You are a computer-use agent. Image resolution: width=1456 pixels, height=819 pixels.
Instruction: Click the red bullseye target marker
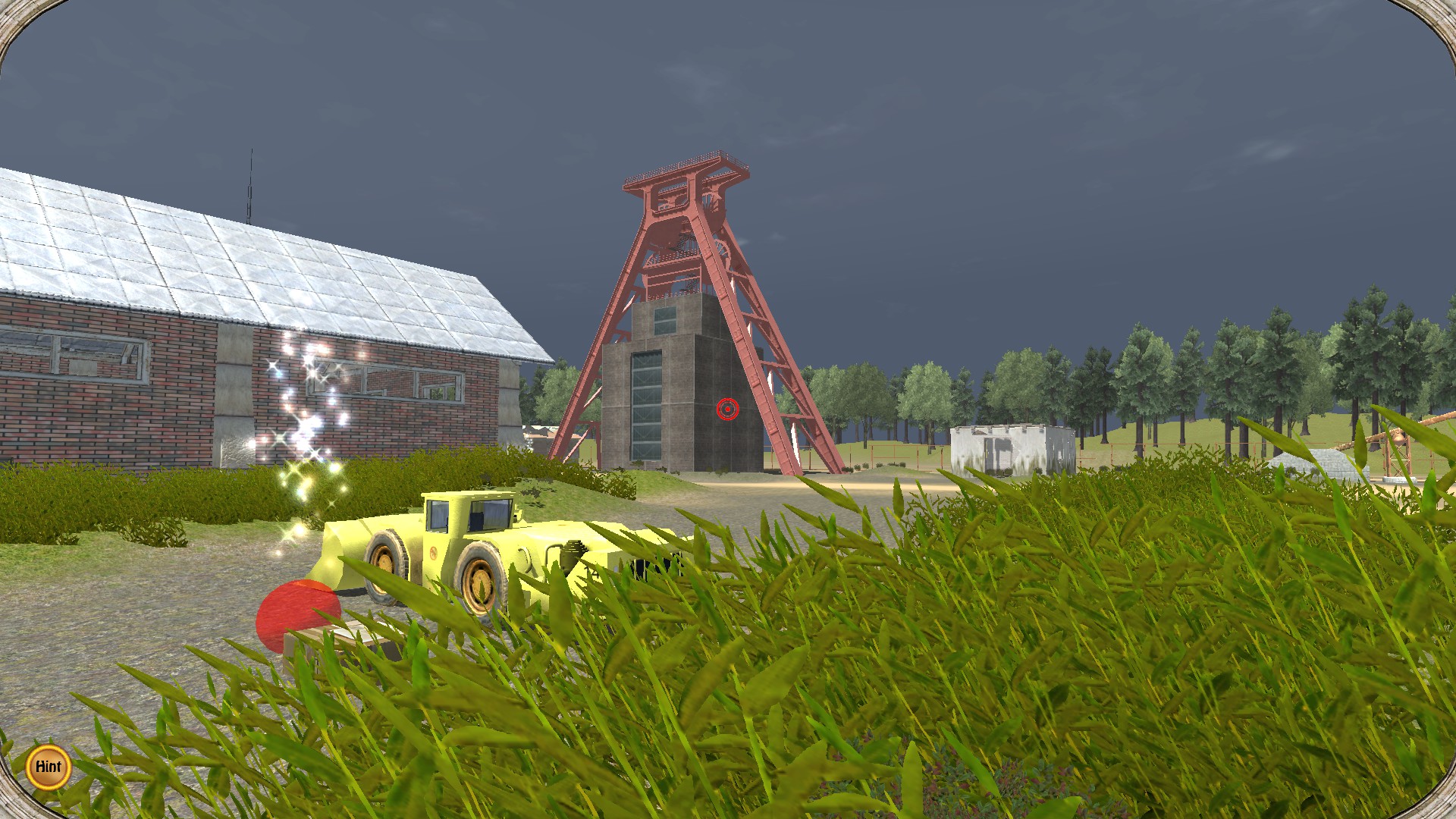pyautogui.click(x=727, y=409)
